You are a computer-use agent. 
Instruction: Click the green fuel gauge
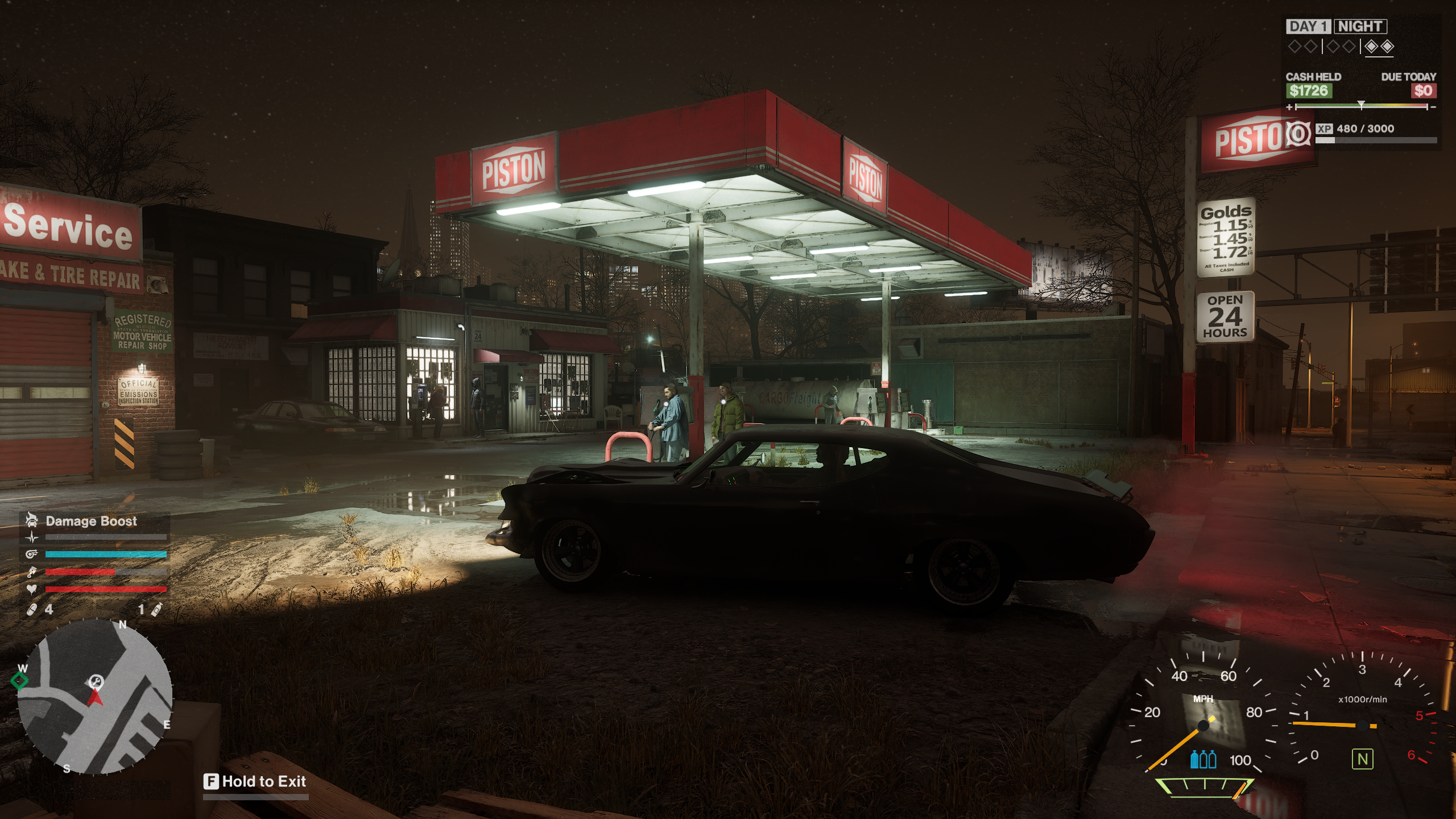coord(1204,787)
